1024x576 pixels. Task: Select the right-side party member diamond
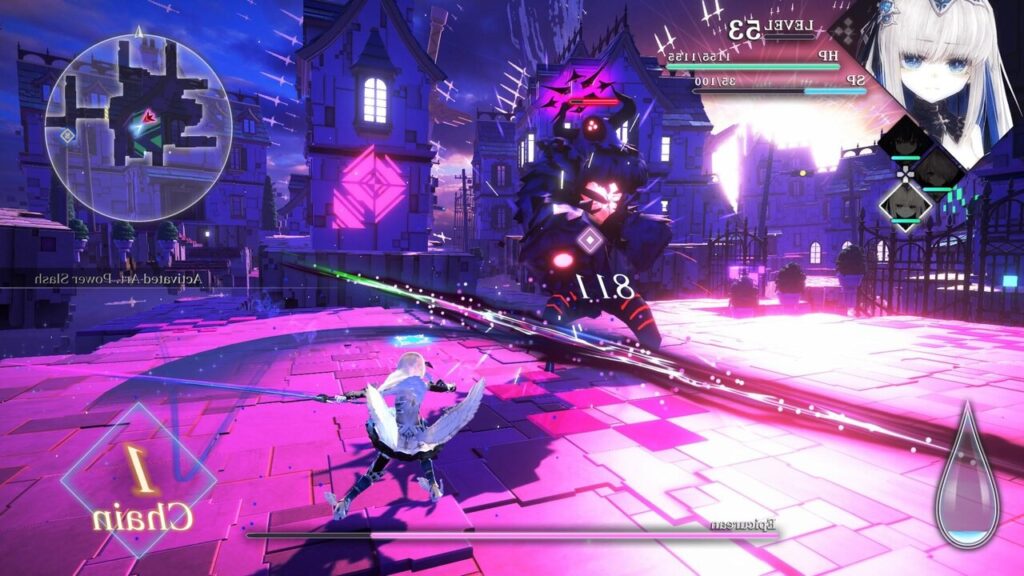click(938, 171)
